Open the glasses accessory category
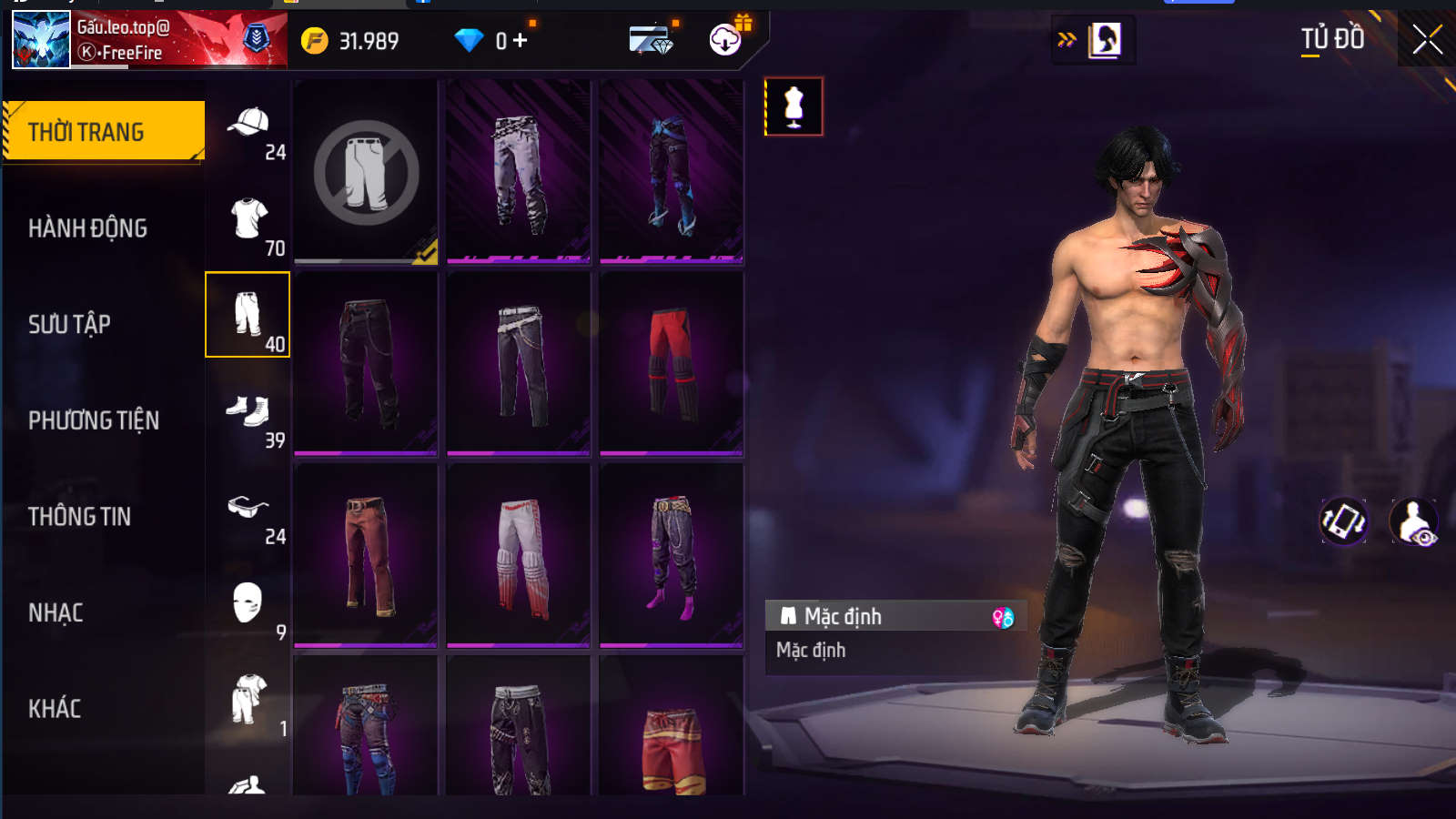 [x=248, y=508]
